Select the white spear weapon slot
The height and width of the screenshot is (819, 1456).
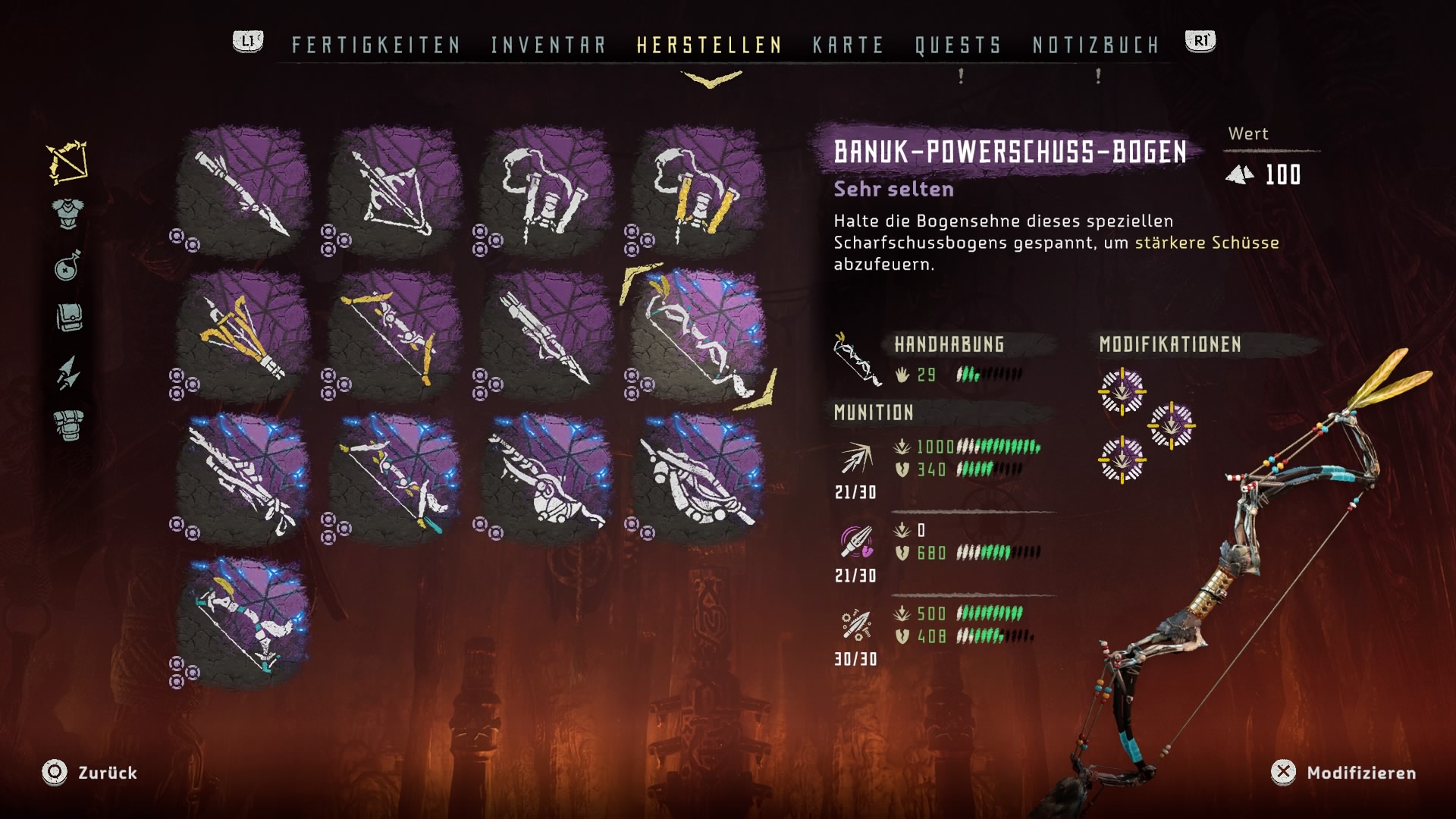[x=243, y=193]
